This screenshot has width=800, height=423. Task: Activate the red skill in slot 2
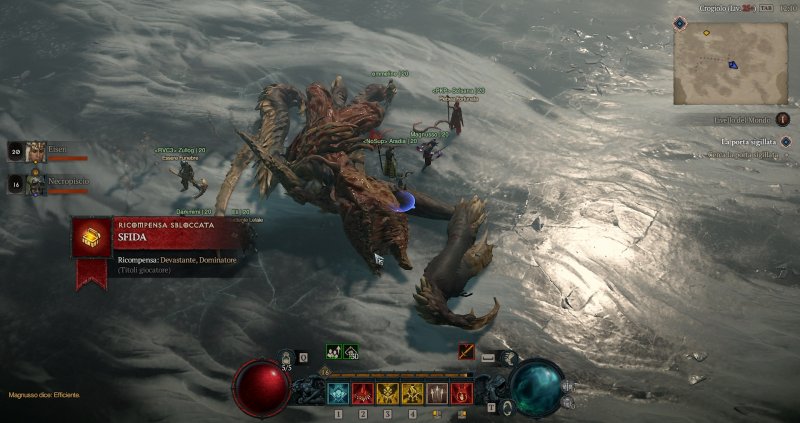click(362, 393)
